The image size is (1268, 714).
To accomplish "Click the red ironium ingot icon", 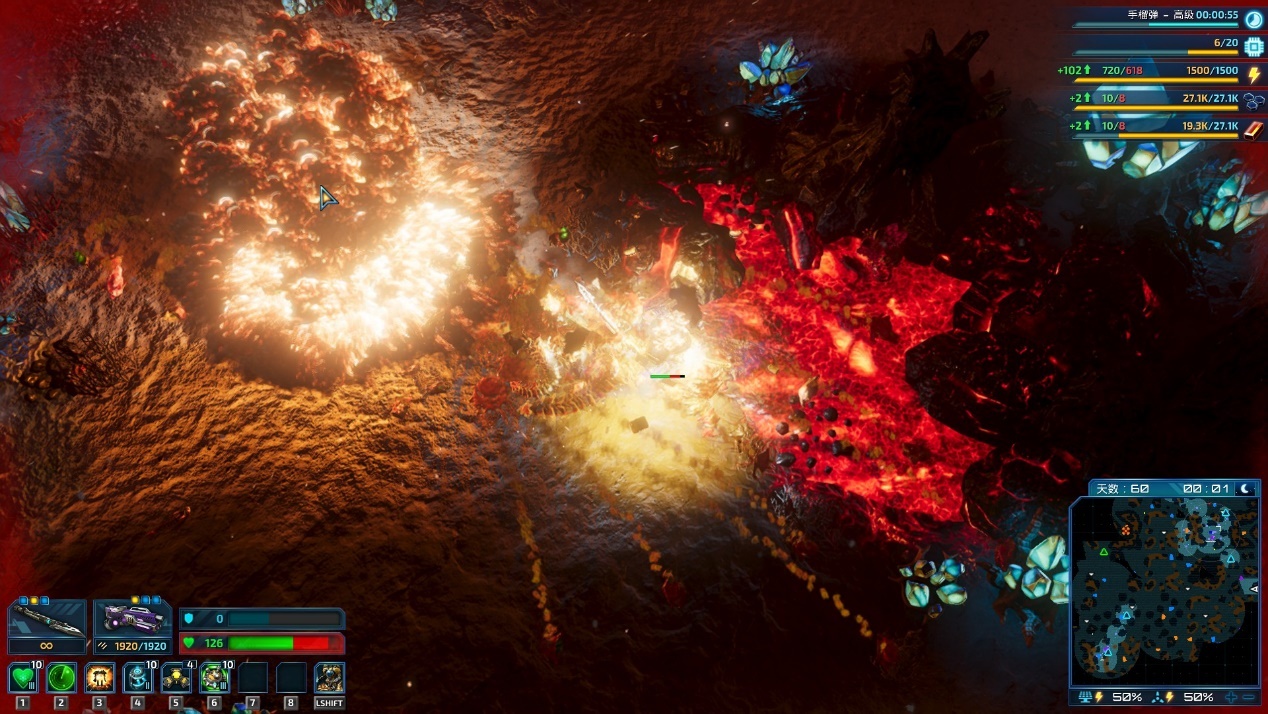I will click(1254, 128).
